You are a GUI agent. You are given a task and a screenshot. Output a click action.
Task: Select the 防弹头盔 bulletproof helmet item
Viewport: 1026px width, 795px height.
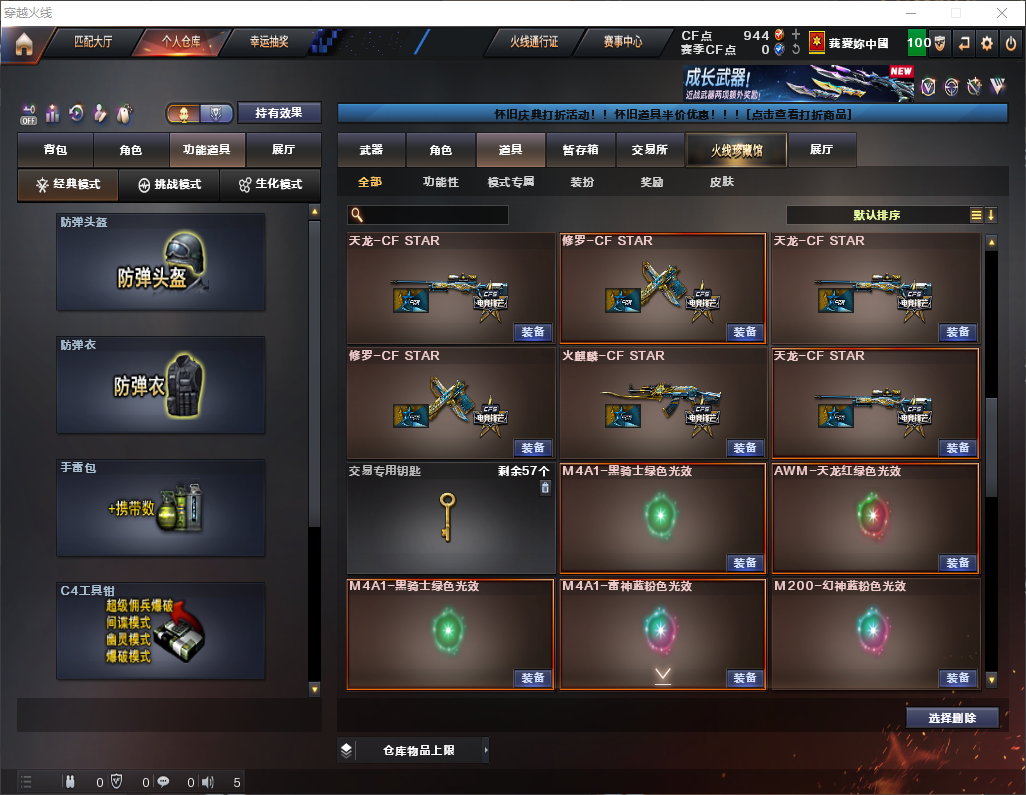161,262
